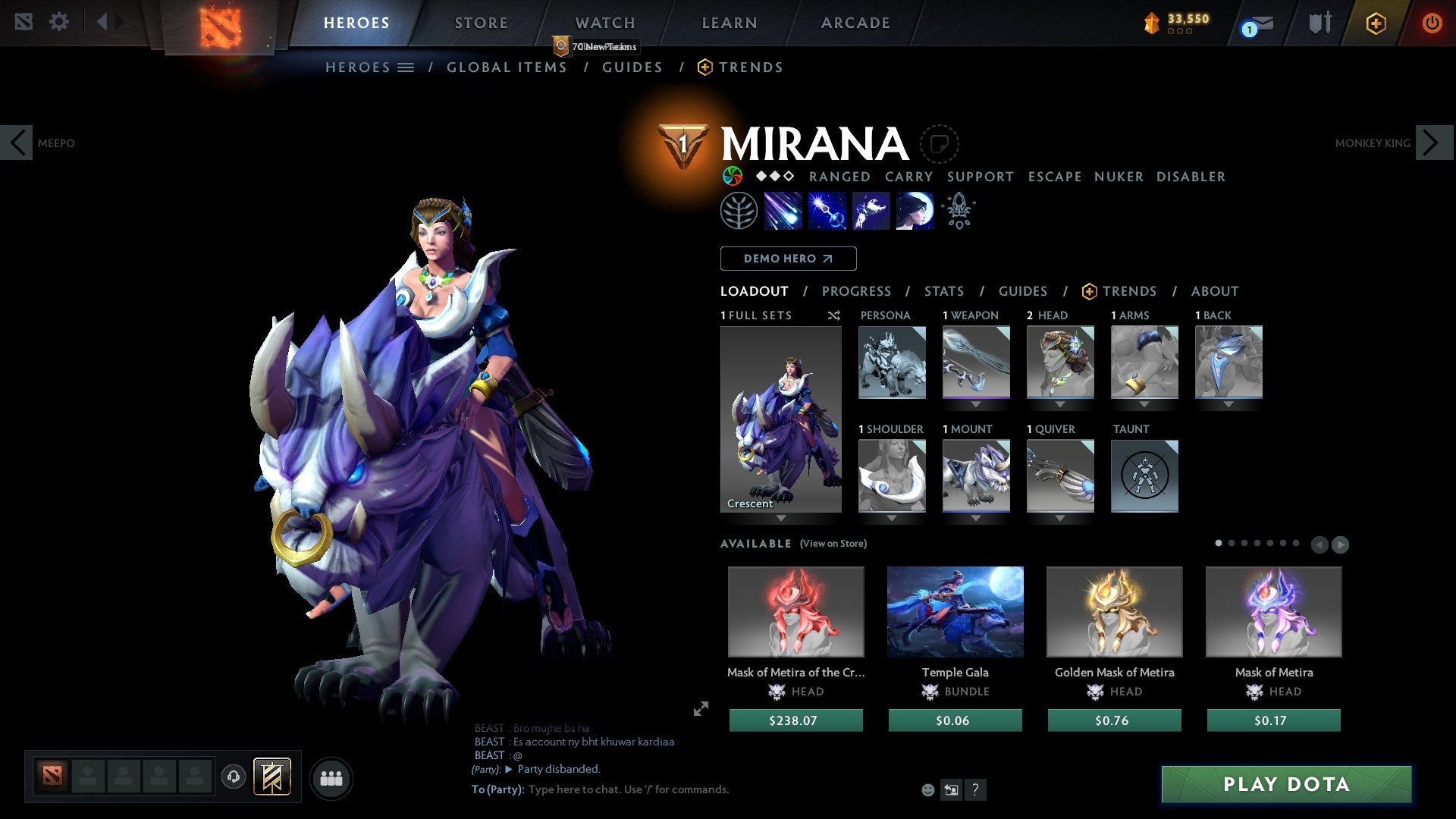Choose the equipped weapon slot
This screenshot has height=819, width=1456.
tap(975, 362)
